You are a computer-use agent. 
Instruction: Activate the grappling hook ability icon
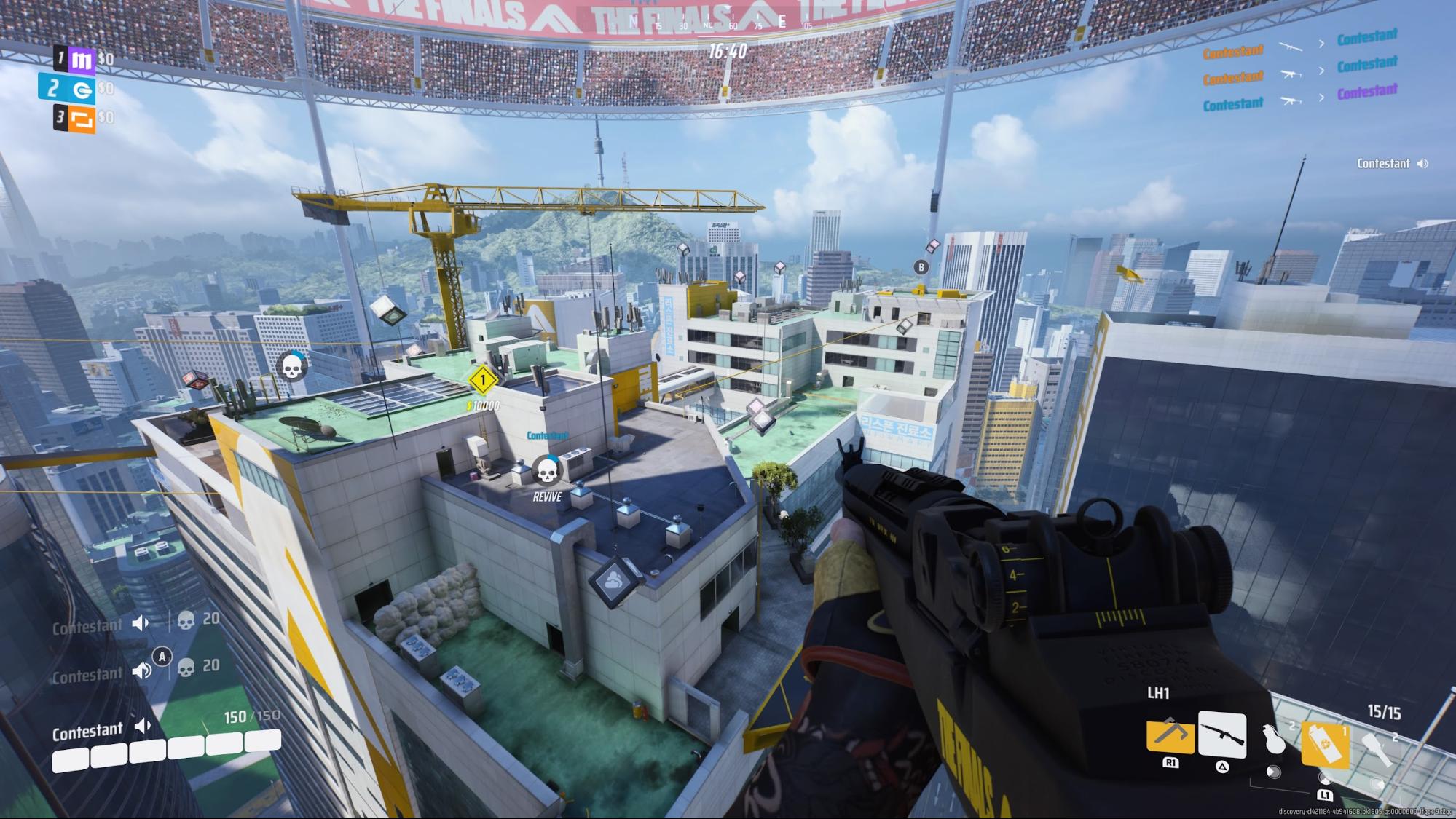click(x=1170, y=735)
